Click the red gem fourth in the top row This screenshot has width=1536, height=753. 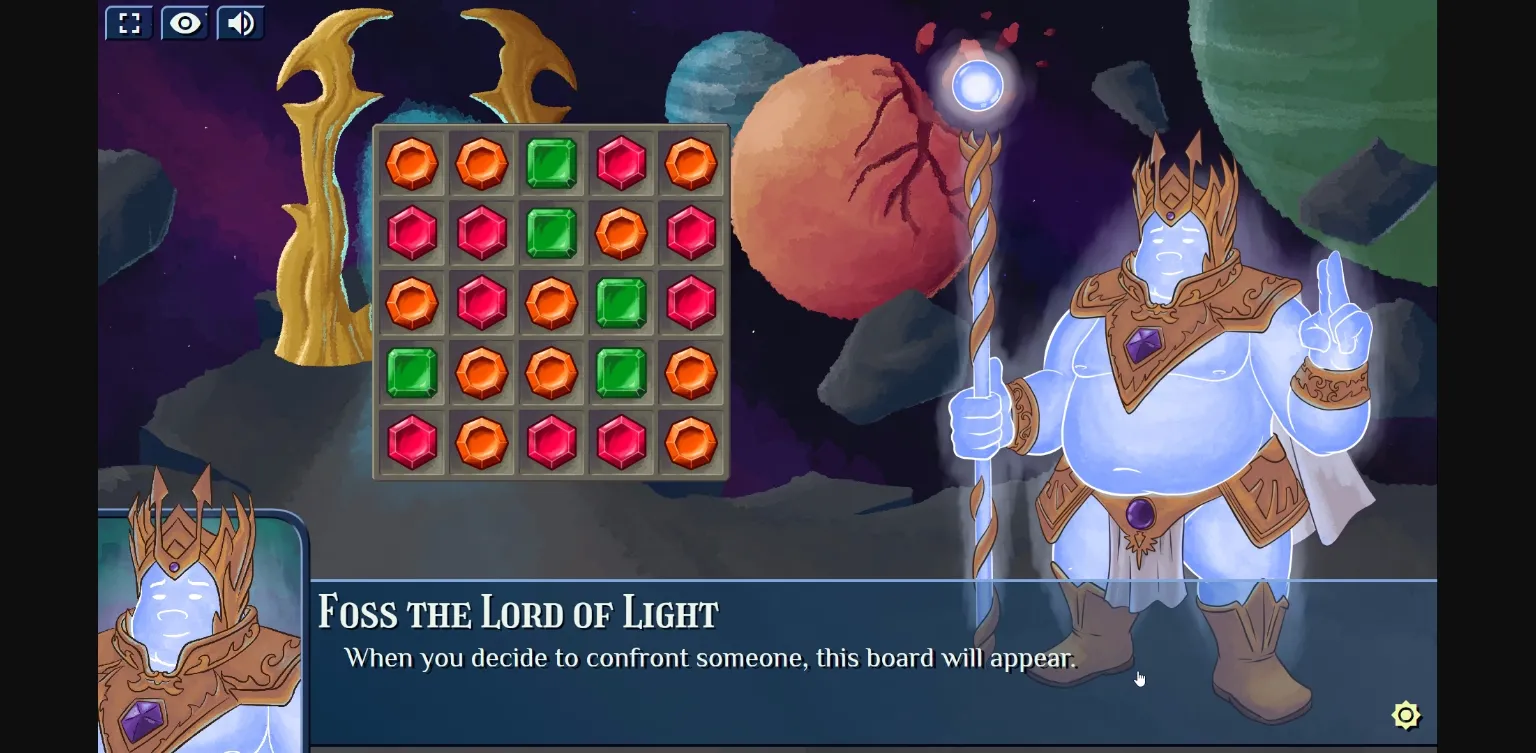621,163
